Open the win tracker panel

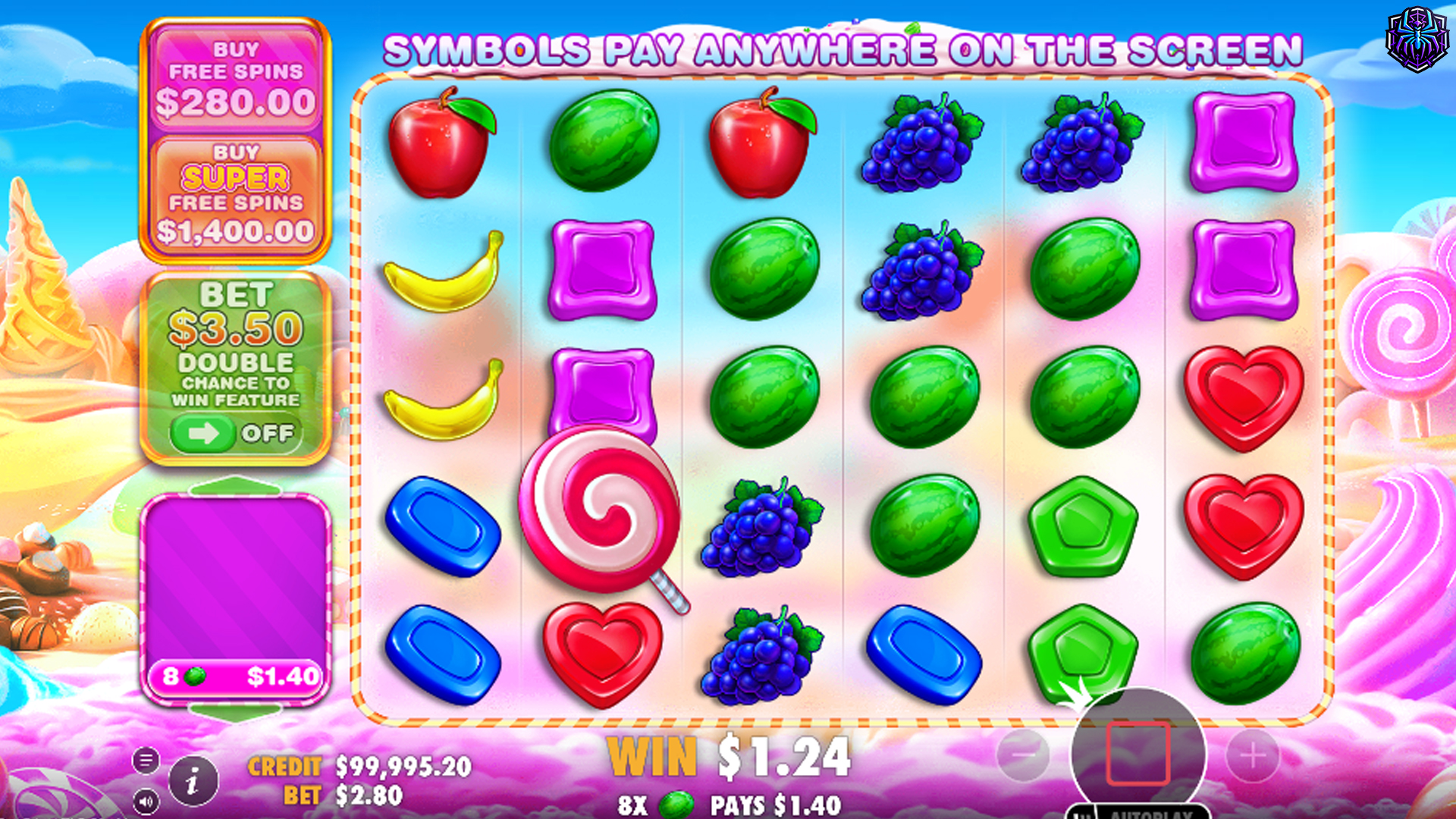(x=237, y=591)
